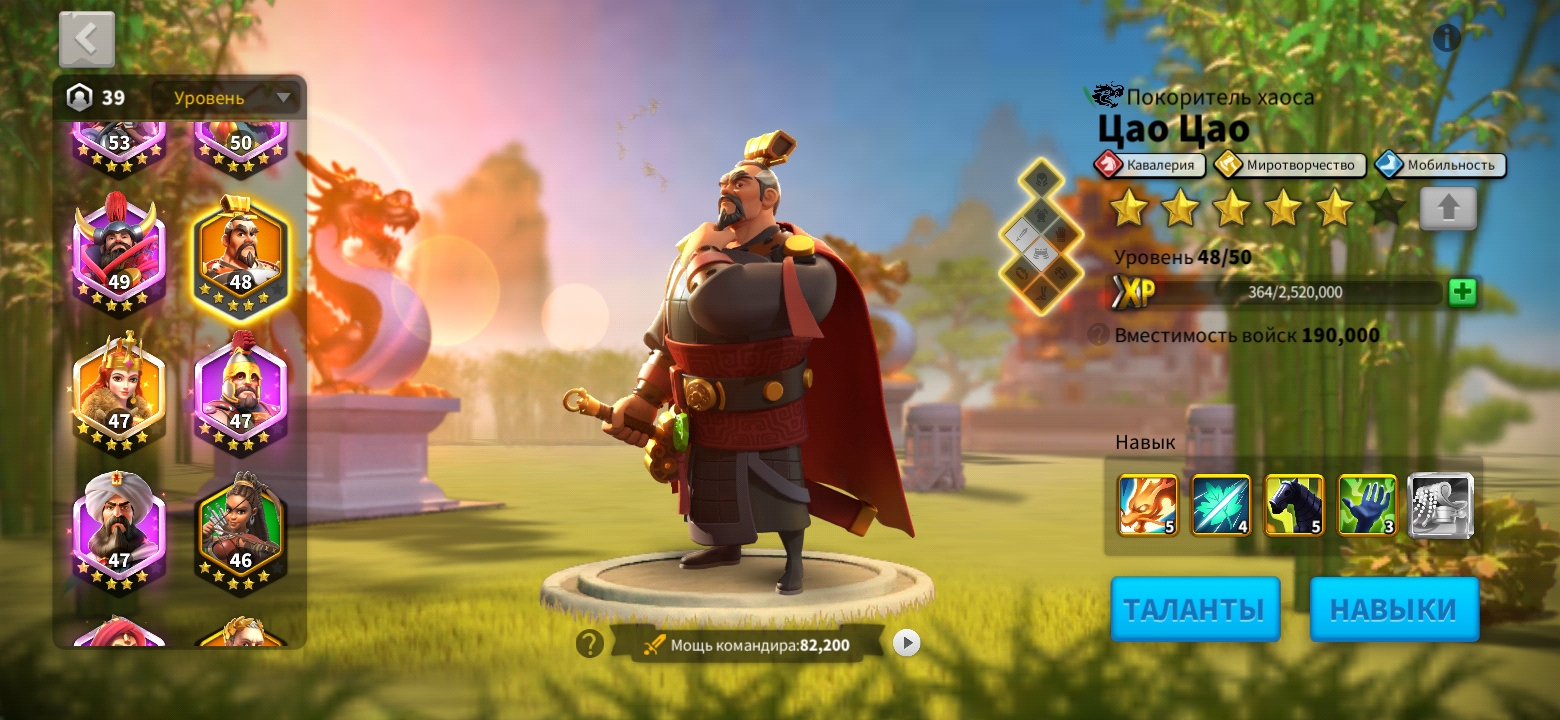Open the info icon in top right corner
Viewport: 1560px width, 720px height.
1446,38
